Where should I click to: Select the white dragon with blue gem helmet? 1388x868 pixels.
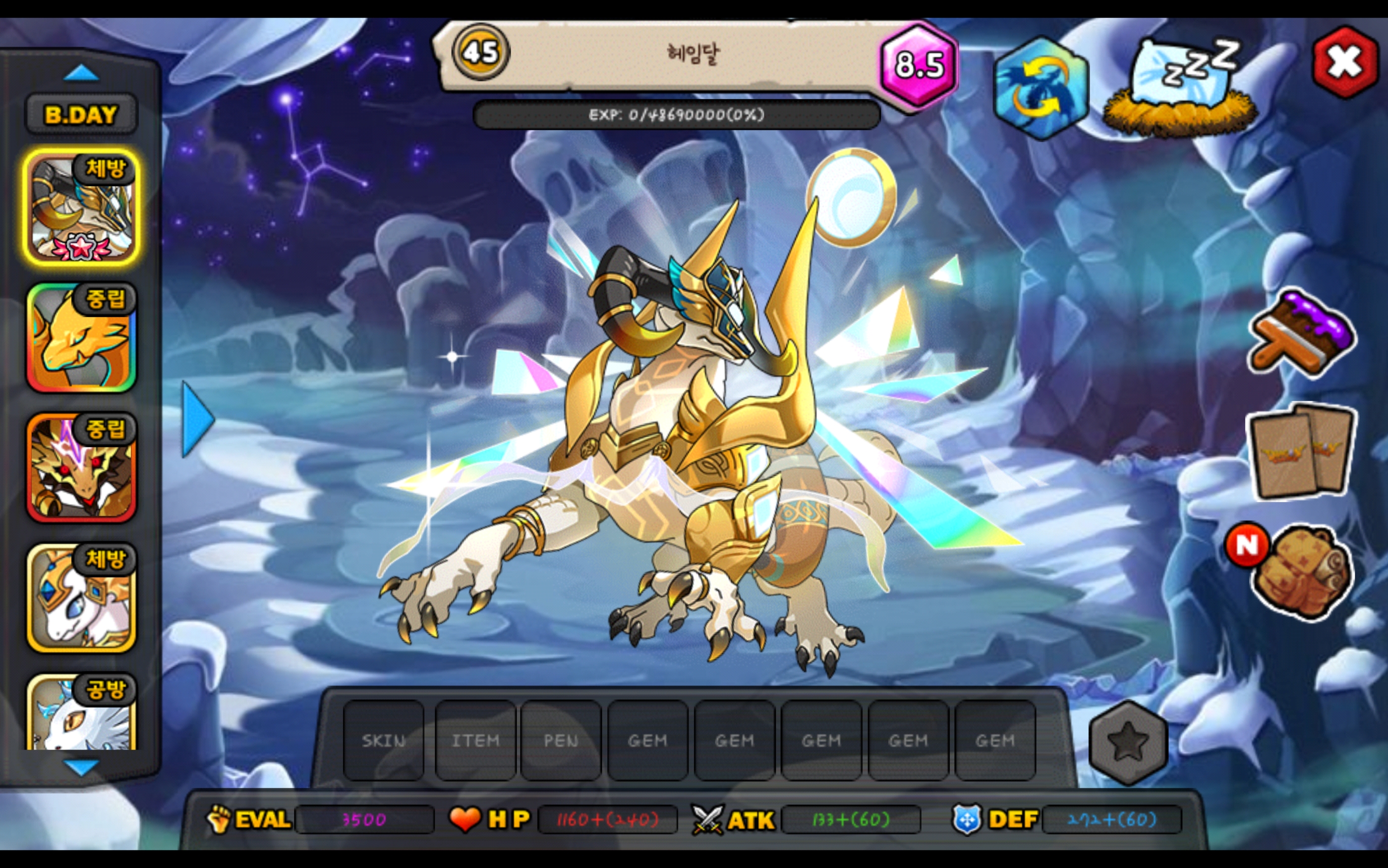tap(81, 597)
